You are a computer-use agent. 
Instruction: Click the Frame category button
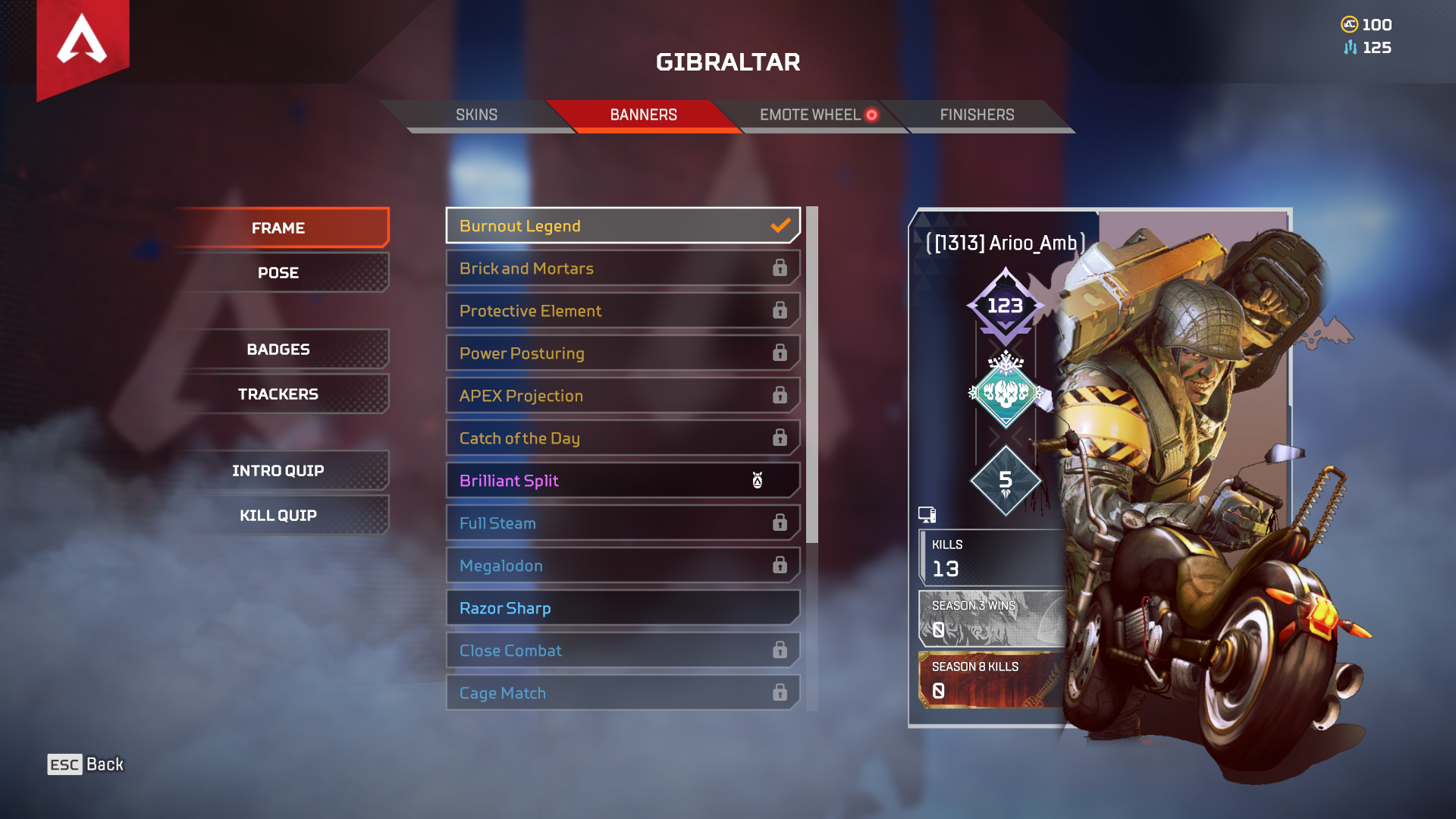278,227
